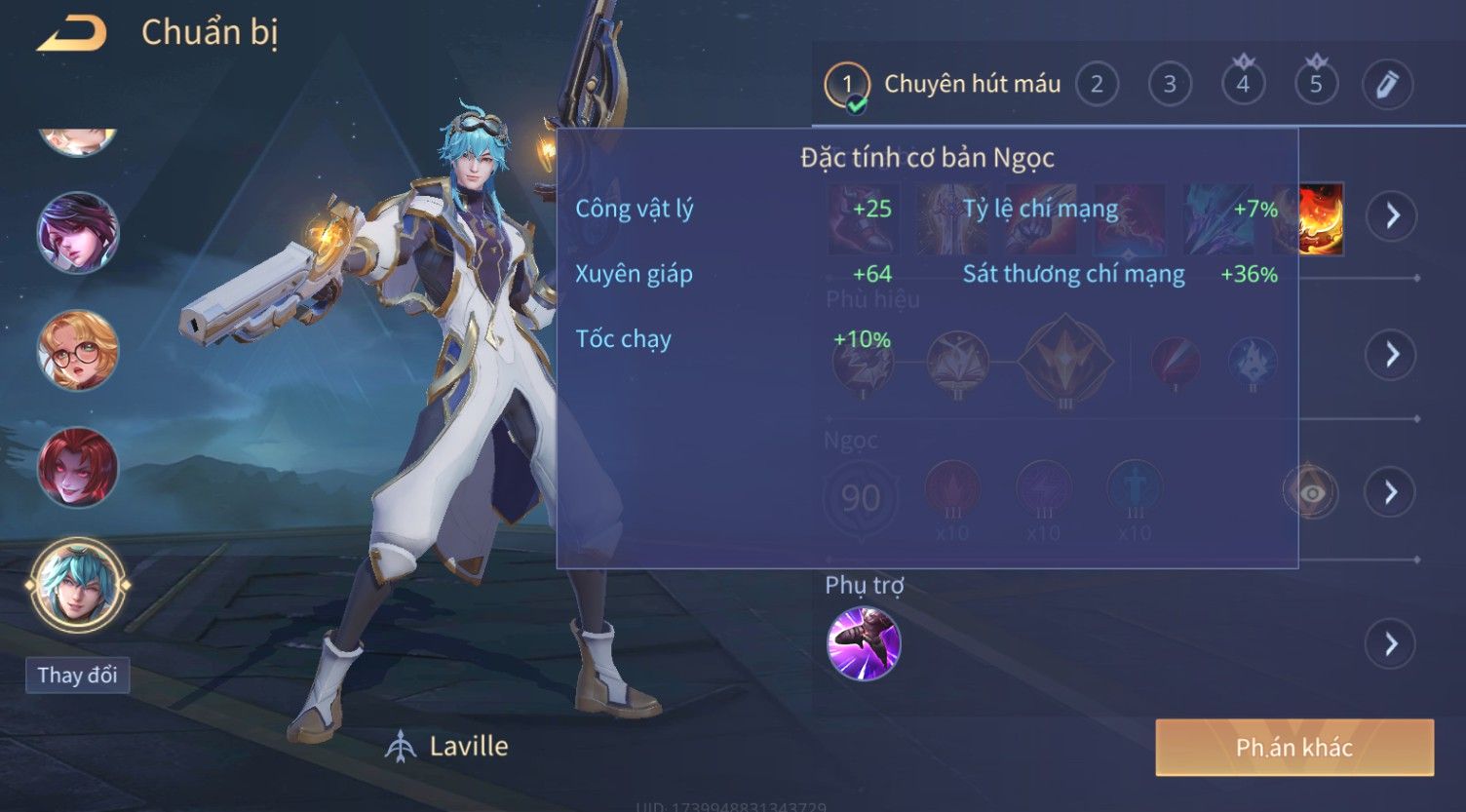Open equipment details arrow beside item row
Image resolution: width=1466 pixels, height=812 pixels.
point(1391,215)
